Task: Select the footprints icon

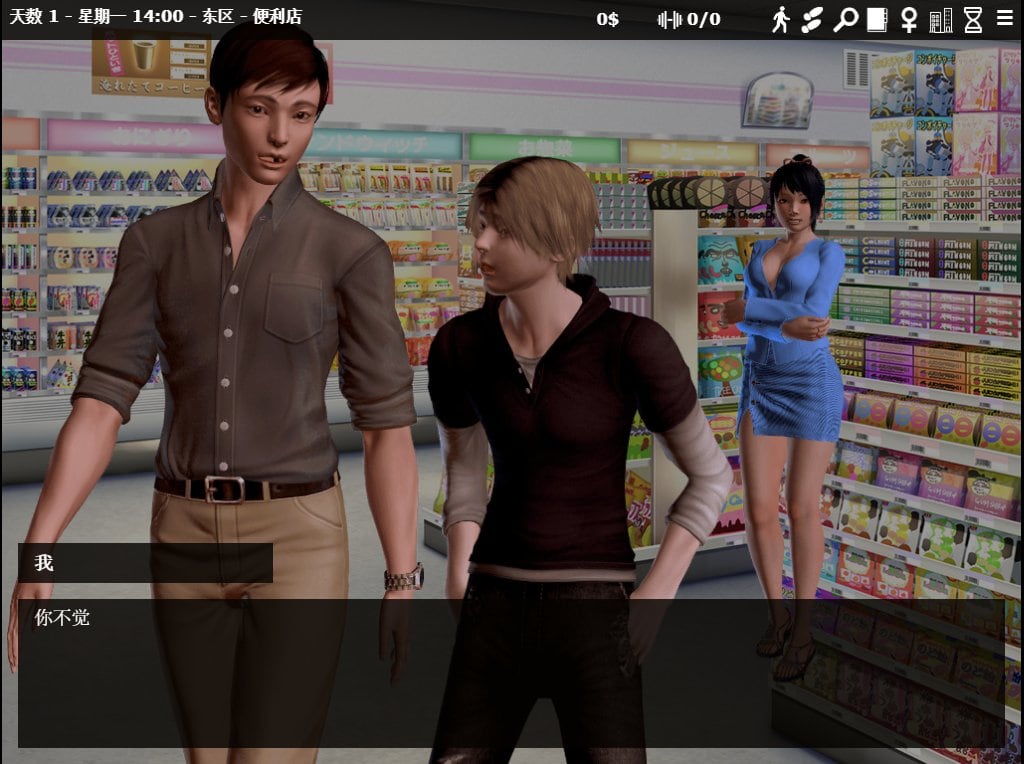Action: coord(812,19)
